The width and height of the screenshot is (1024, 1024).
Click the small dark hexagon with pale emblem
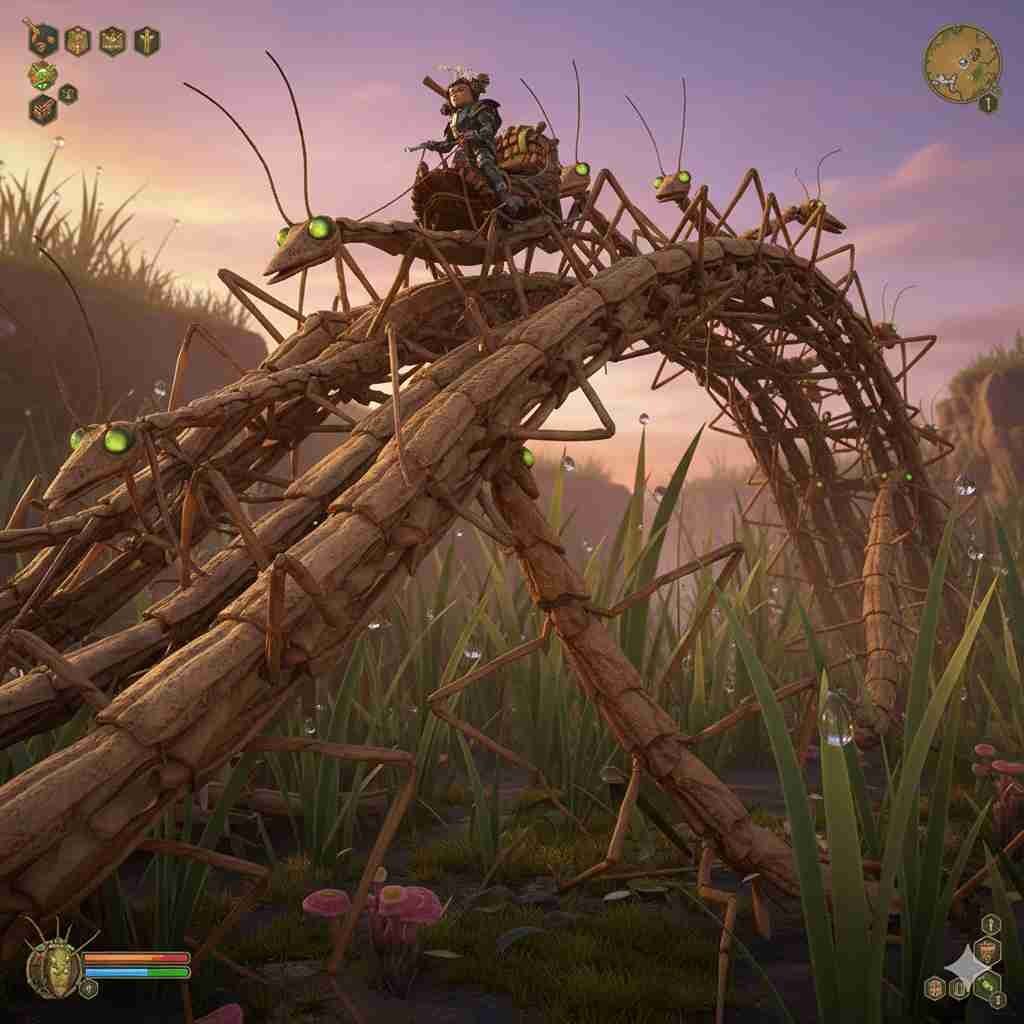[x=68, y=94]
